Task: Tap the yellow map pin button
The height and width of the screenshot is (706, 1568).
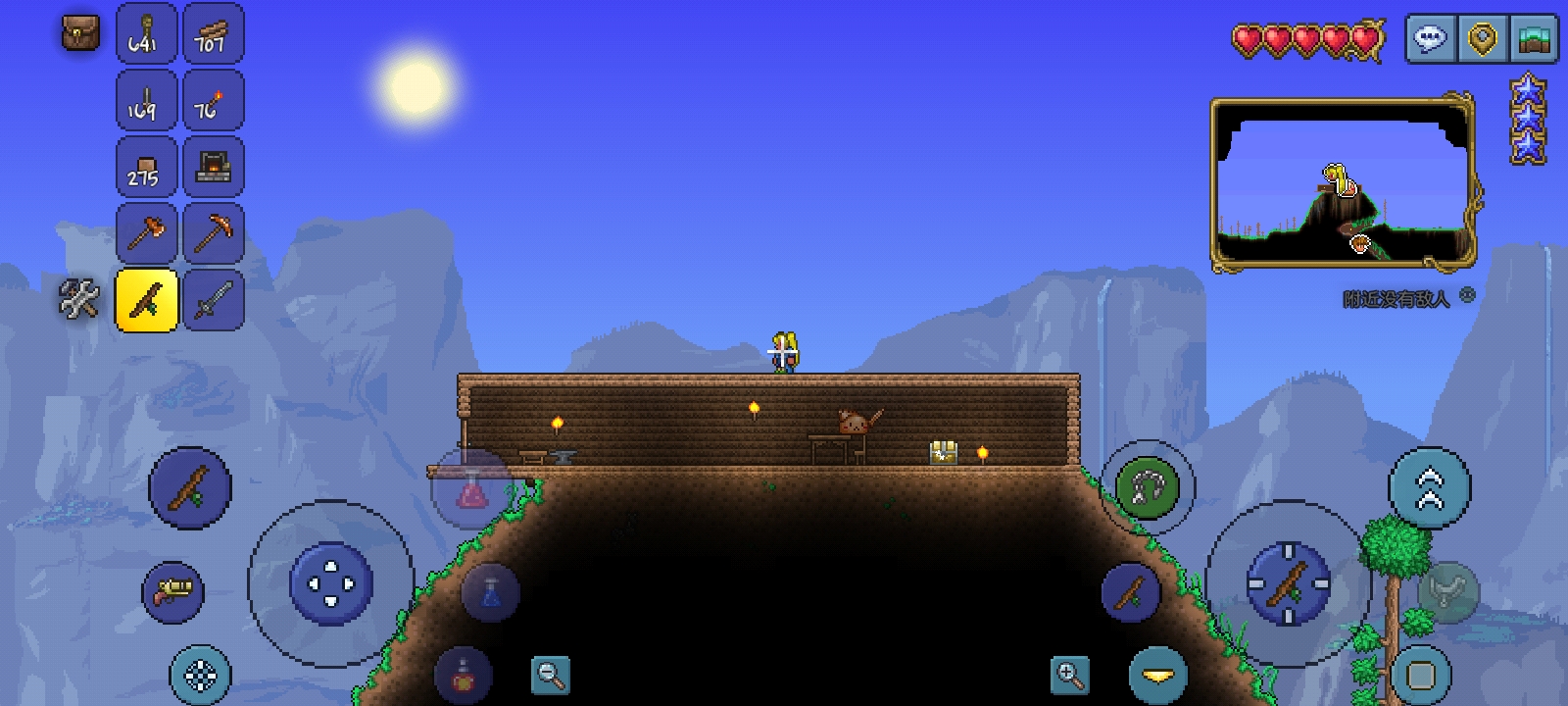Action: 1484,39
